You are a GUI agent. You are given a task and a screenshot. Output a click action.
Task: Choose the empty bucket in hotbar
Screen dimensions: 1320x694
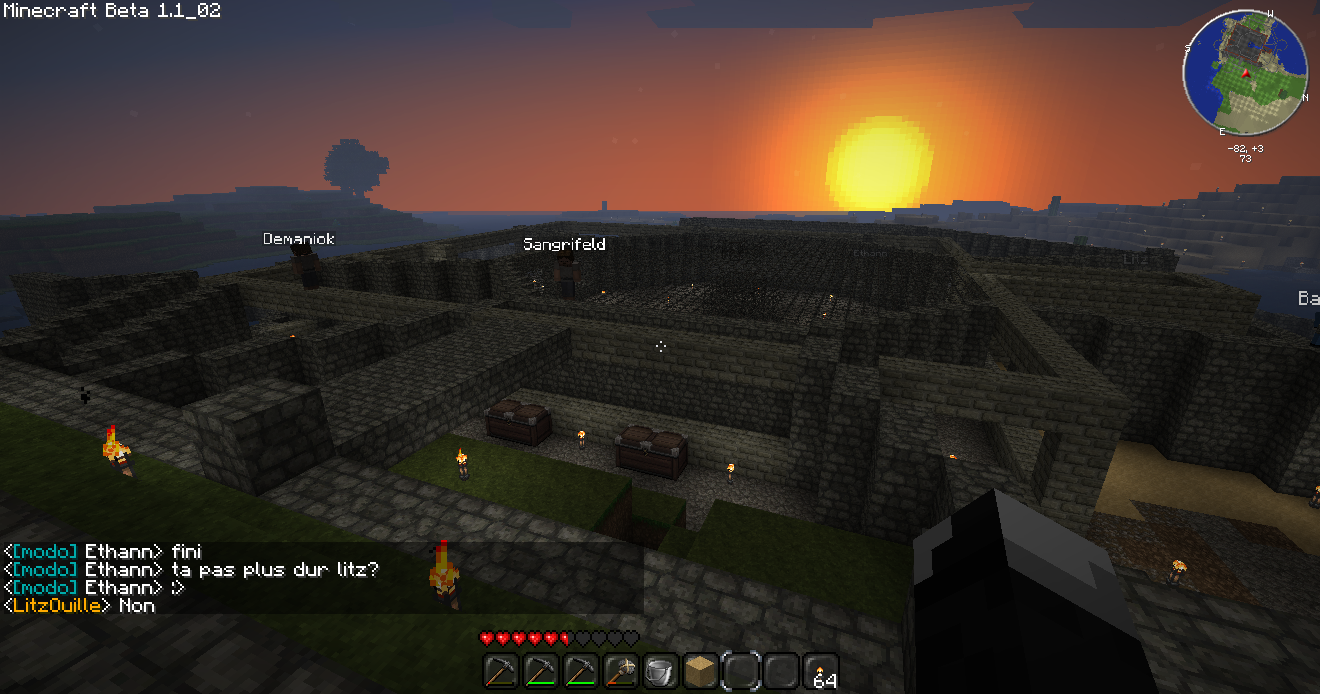(x=660, y=671)
